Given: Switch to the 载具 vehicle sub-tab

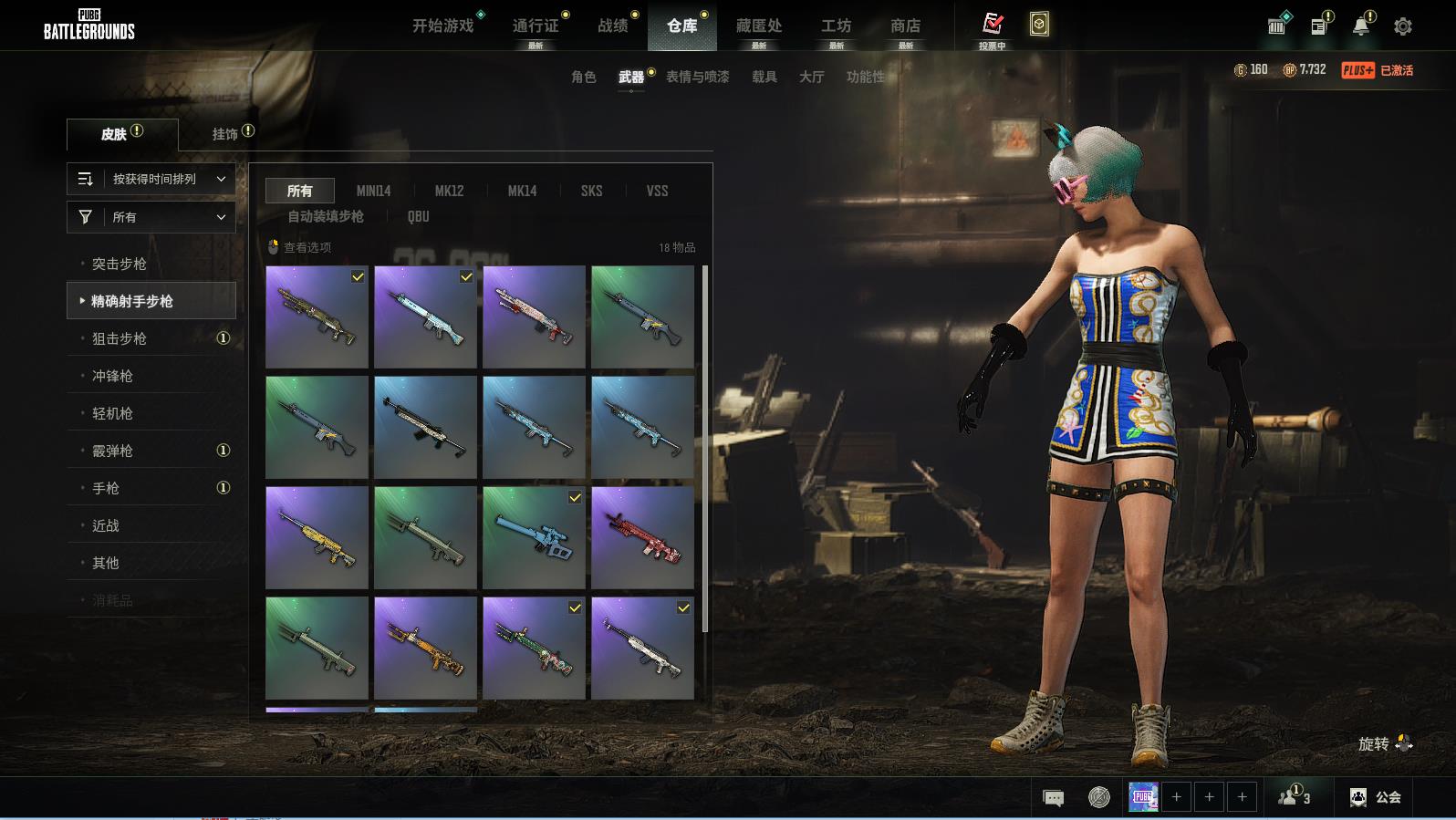Looking at the screenshot, I should click(764, 77).
